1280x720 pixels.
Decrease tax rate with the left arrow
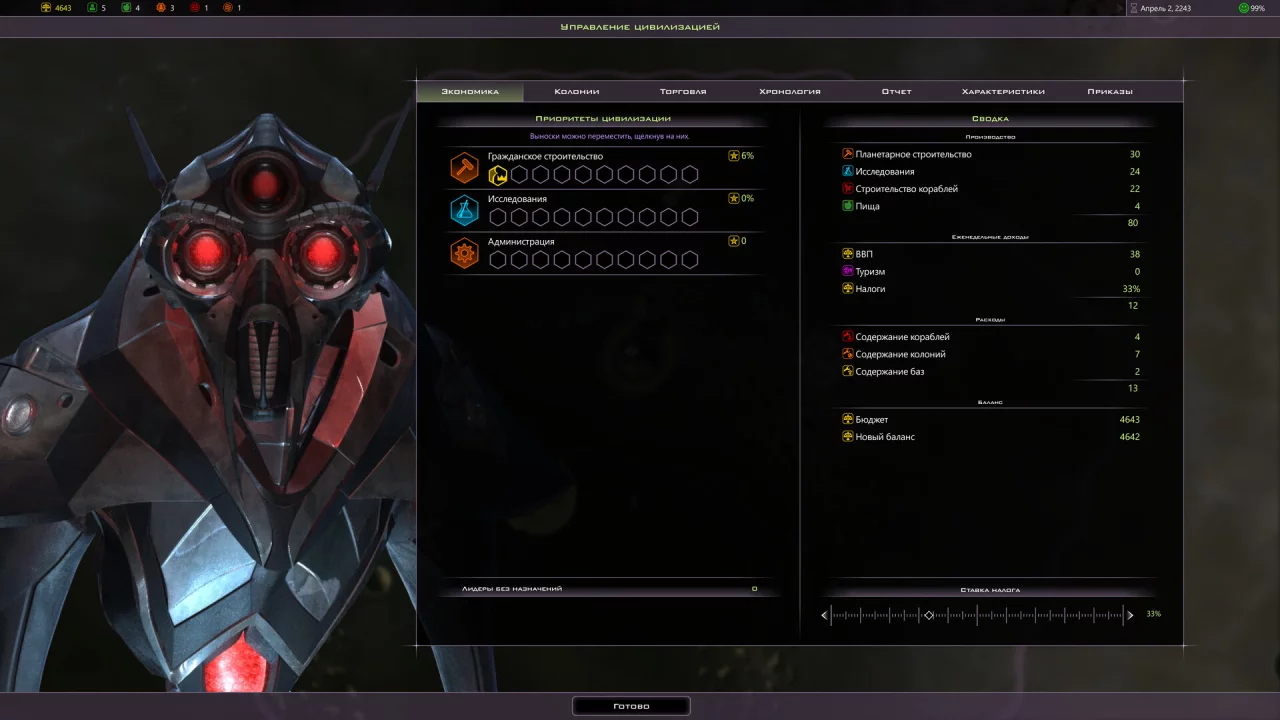pos(824,615)
